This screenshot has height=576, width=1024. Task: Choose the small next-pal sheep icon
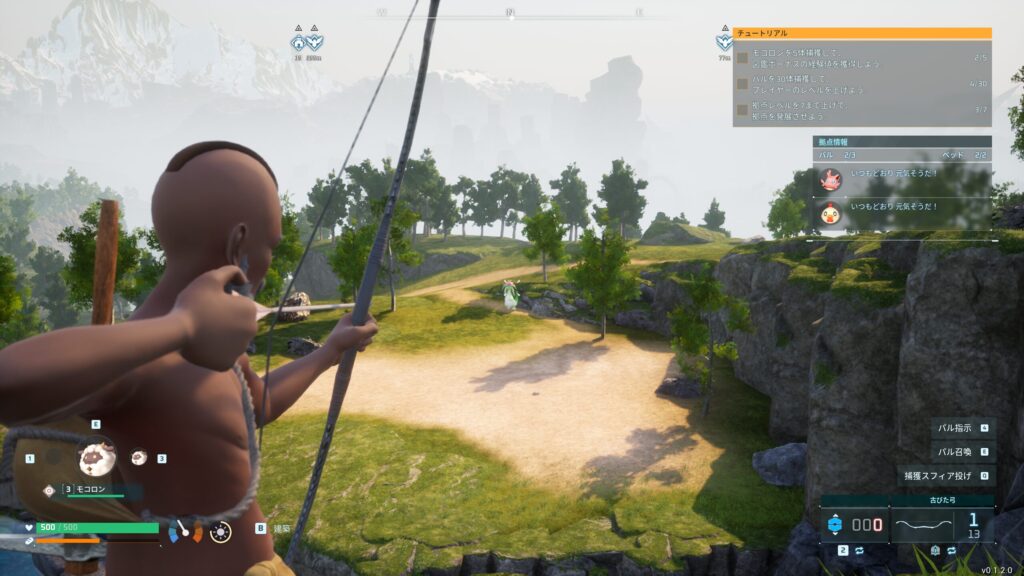click(x=139, y=457)
